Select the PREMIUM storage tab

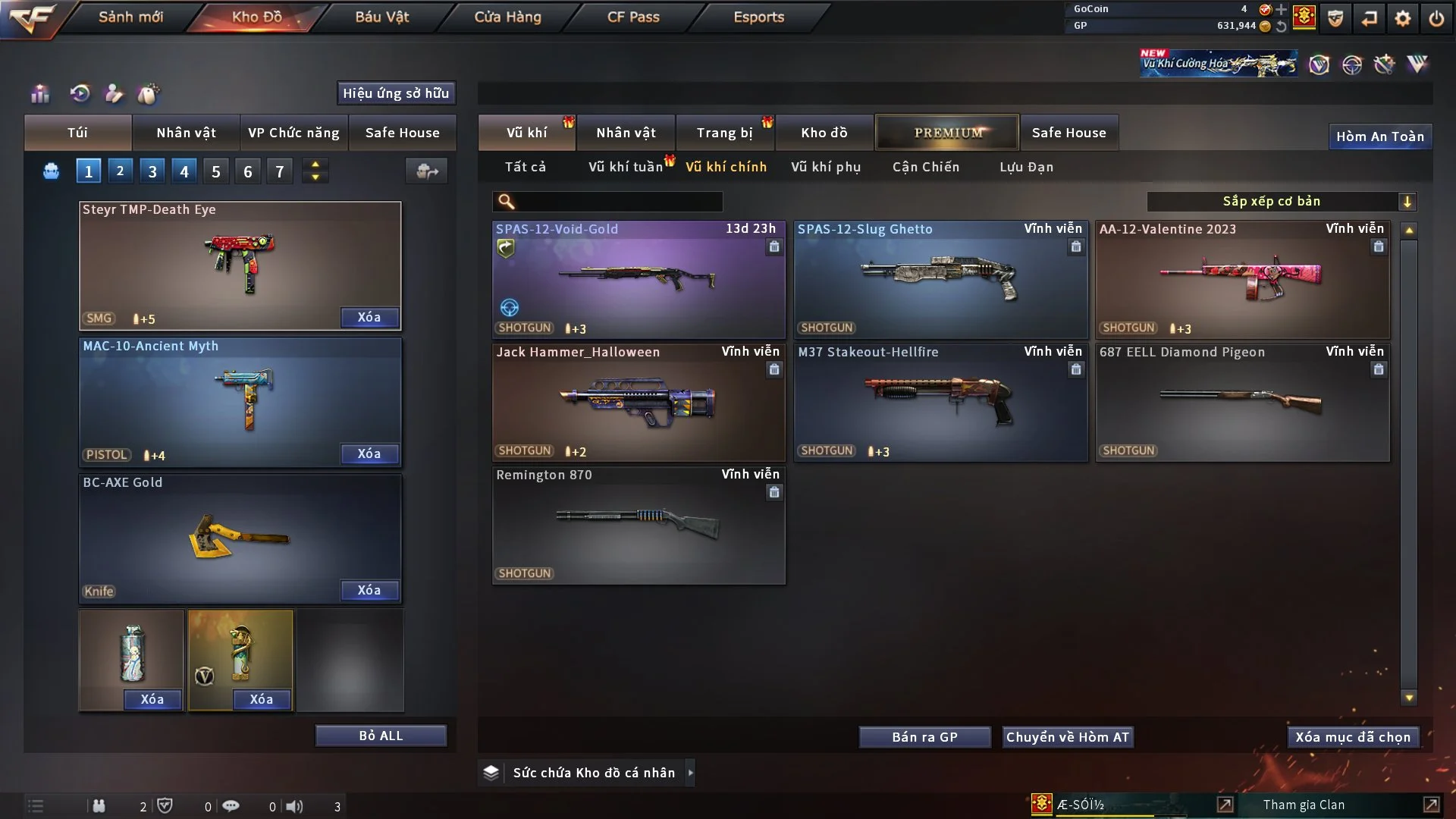tap(947, 133)
